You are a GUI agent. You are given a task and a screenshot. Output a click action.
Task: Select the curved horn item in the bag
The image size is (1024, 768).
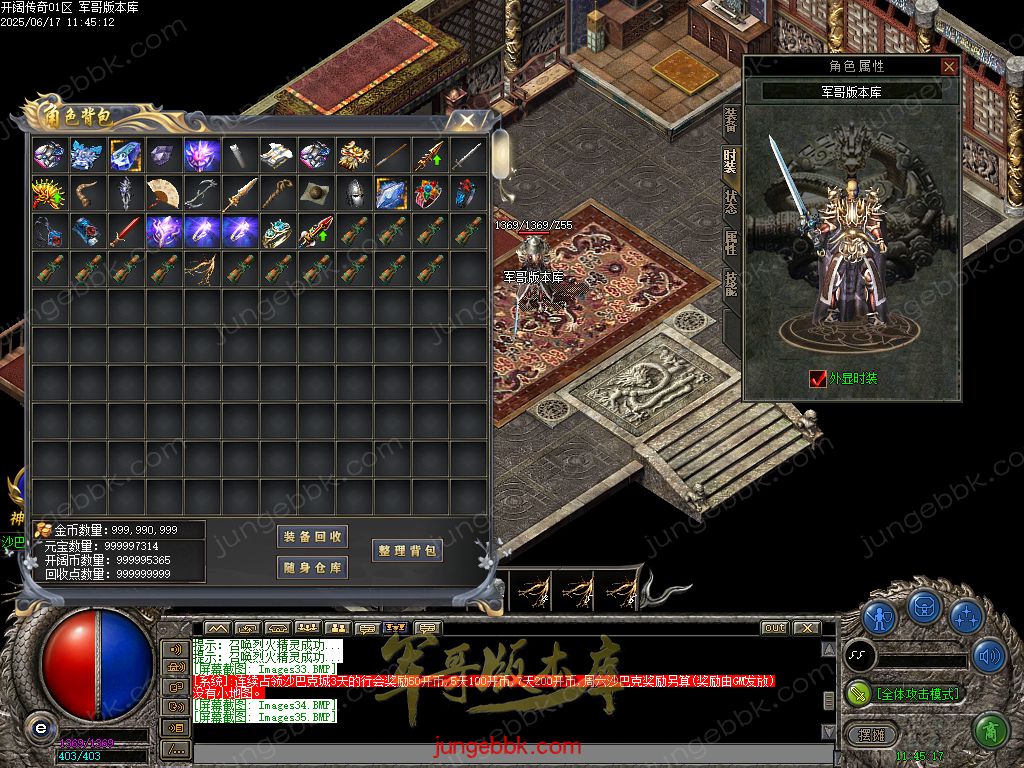point(87,193)
